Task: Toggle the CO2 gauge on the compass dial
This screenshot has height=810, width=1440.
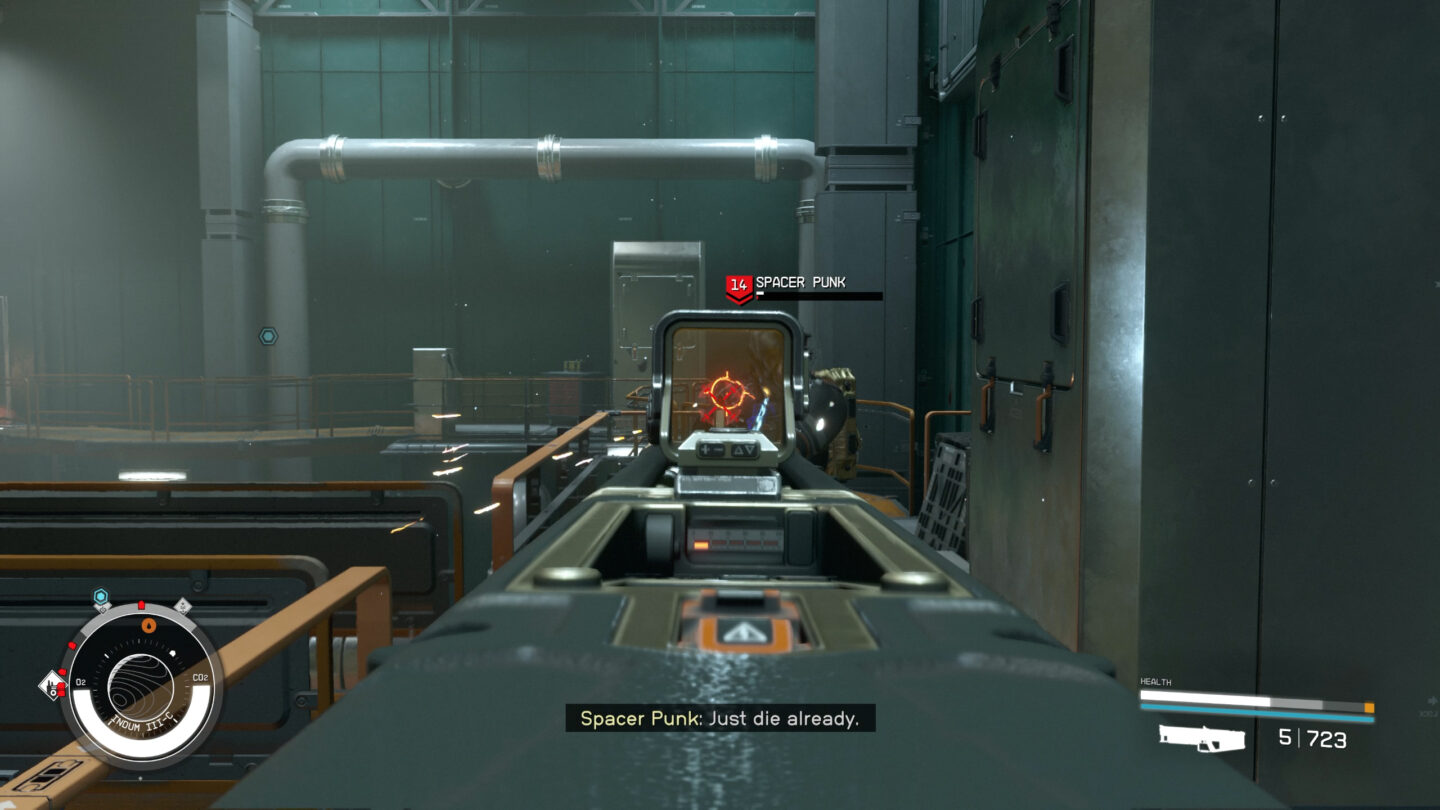Action: coord(201,678)
